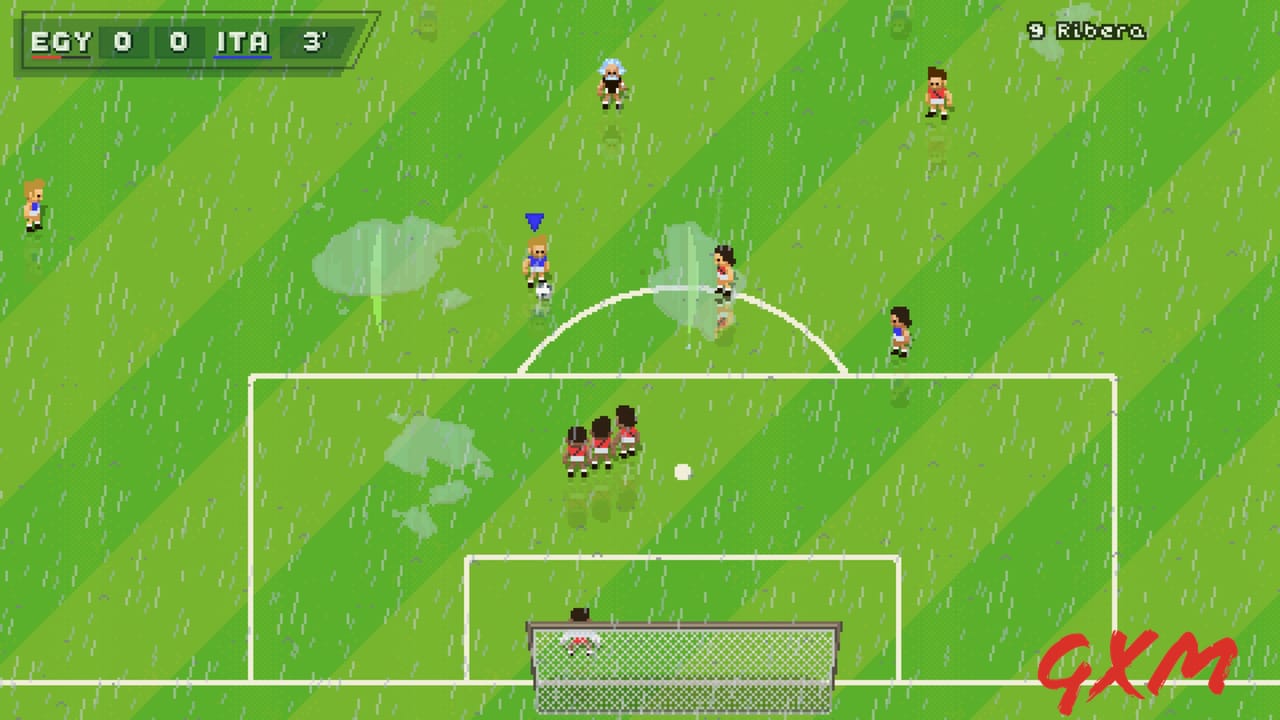The image size is (1280, 720).
Task: Click the ITA team label on the scoreboard
Action: [x=243, y=42]
